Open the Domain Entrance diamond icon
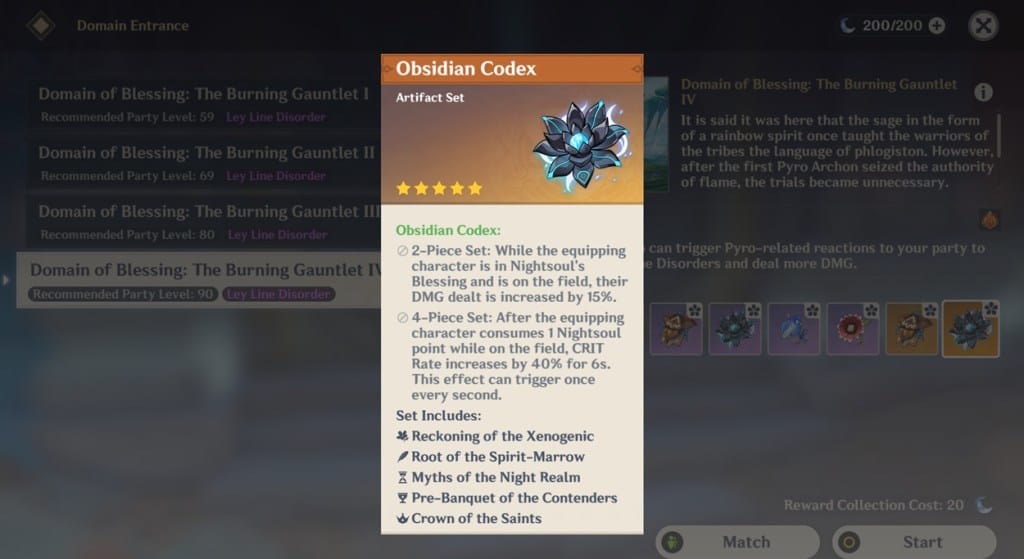The image size is (1024, 559). pos(41,25)
